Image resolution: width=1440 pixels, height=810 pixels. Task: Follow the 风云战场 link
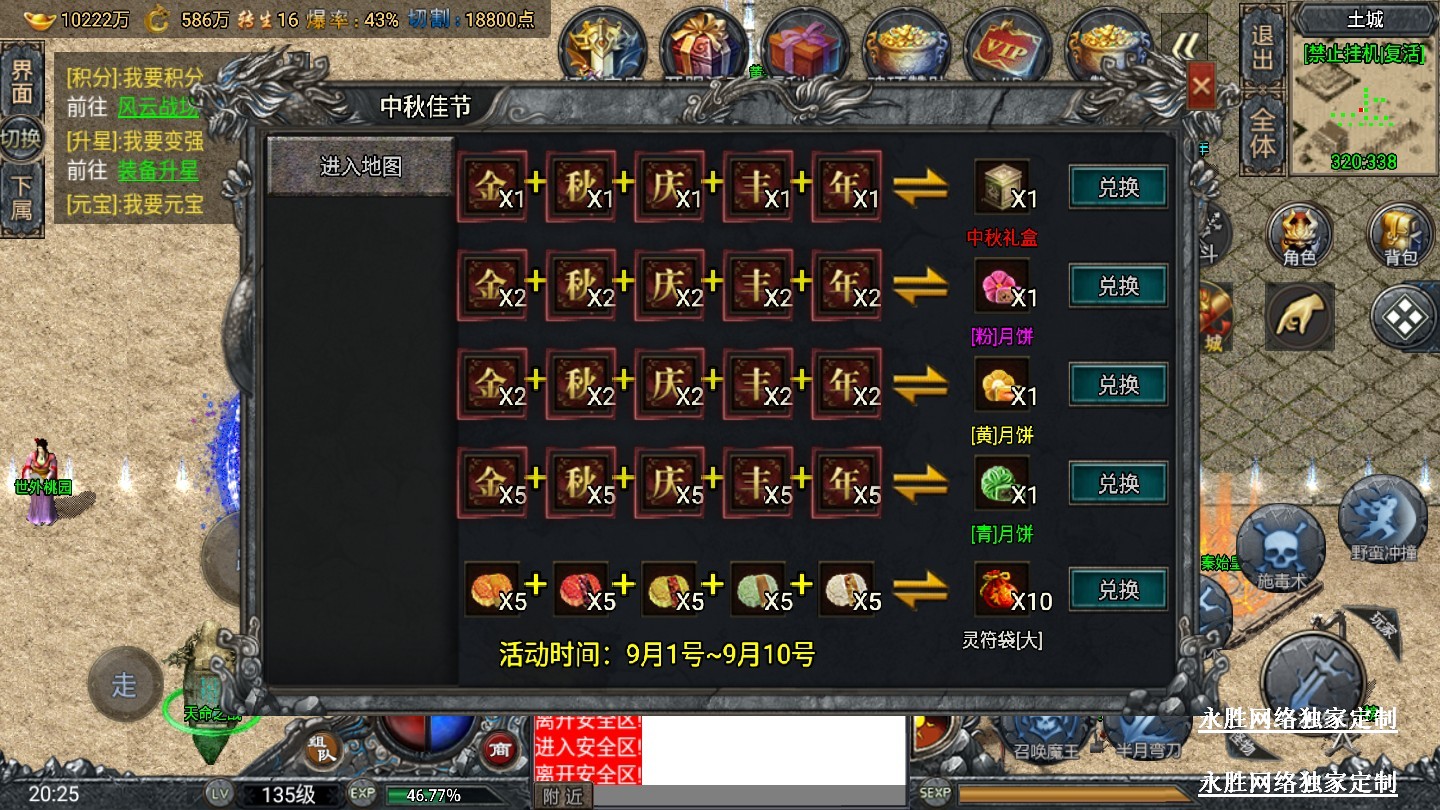(x=158, y=108)
